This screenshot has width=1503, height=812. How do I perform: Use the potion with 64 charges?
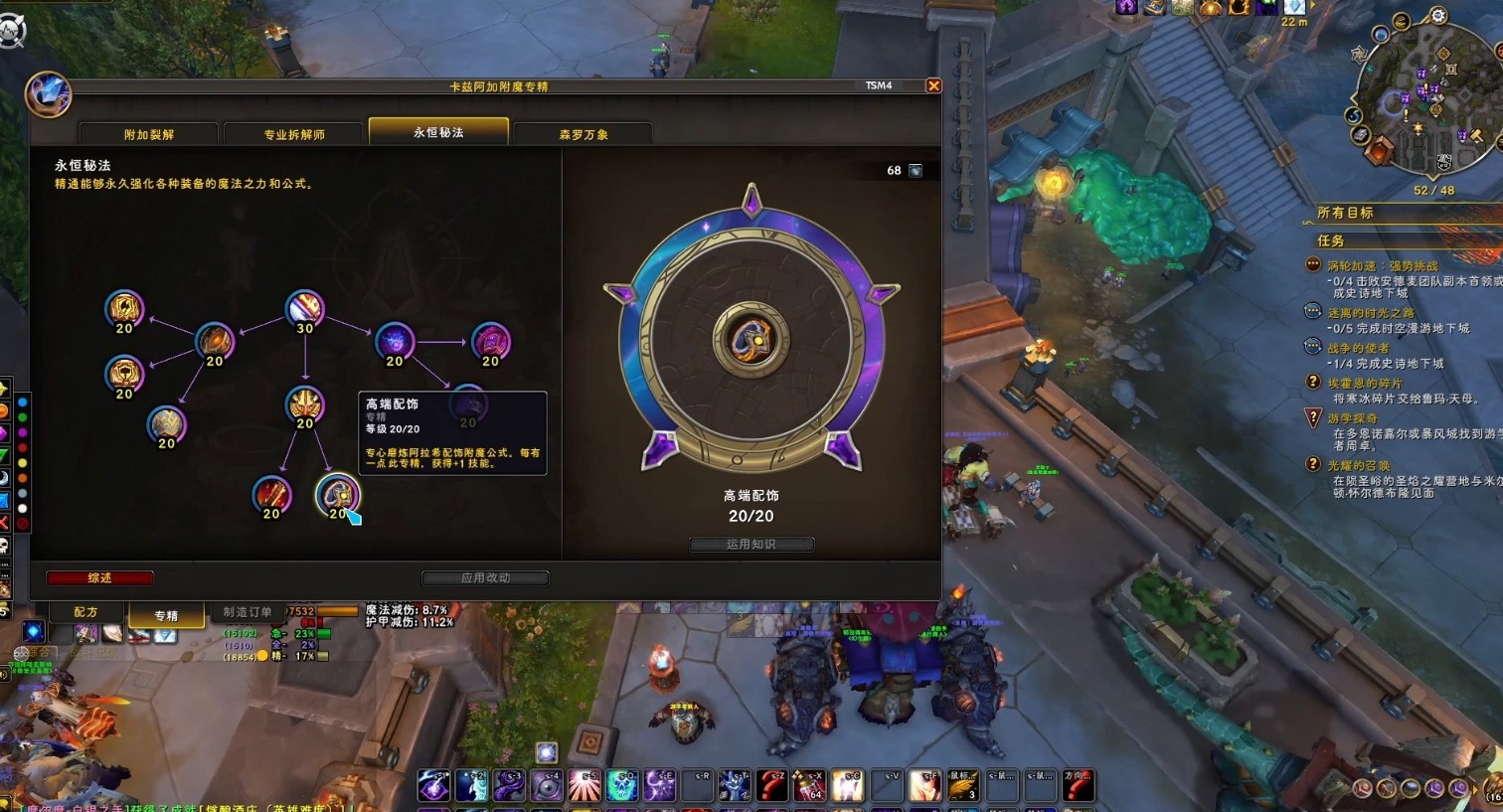(x=809, y=785)
